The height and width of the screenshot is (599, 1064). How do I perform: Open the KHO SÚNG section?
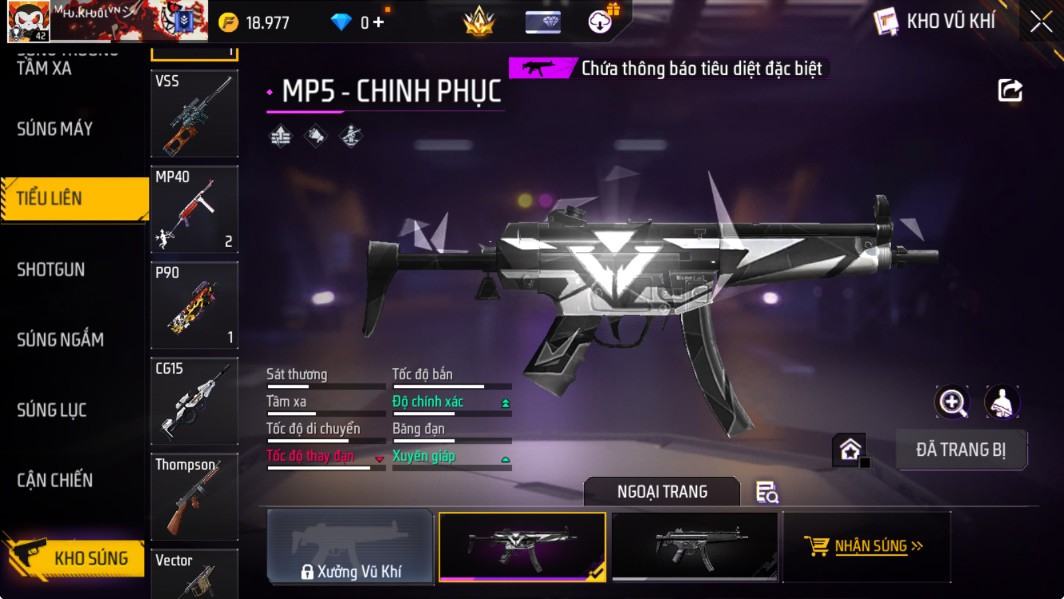click(75, 558)
